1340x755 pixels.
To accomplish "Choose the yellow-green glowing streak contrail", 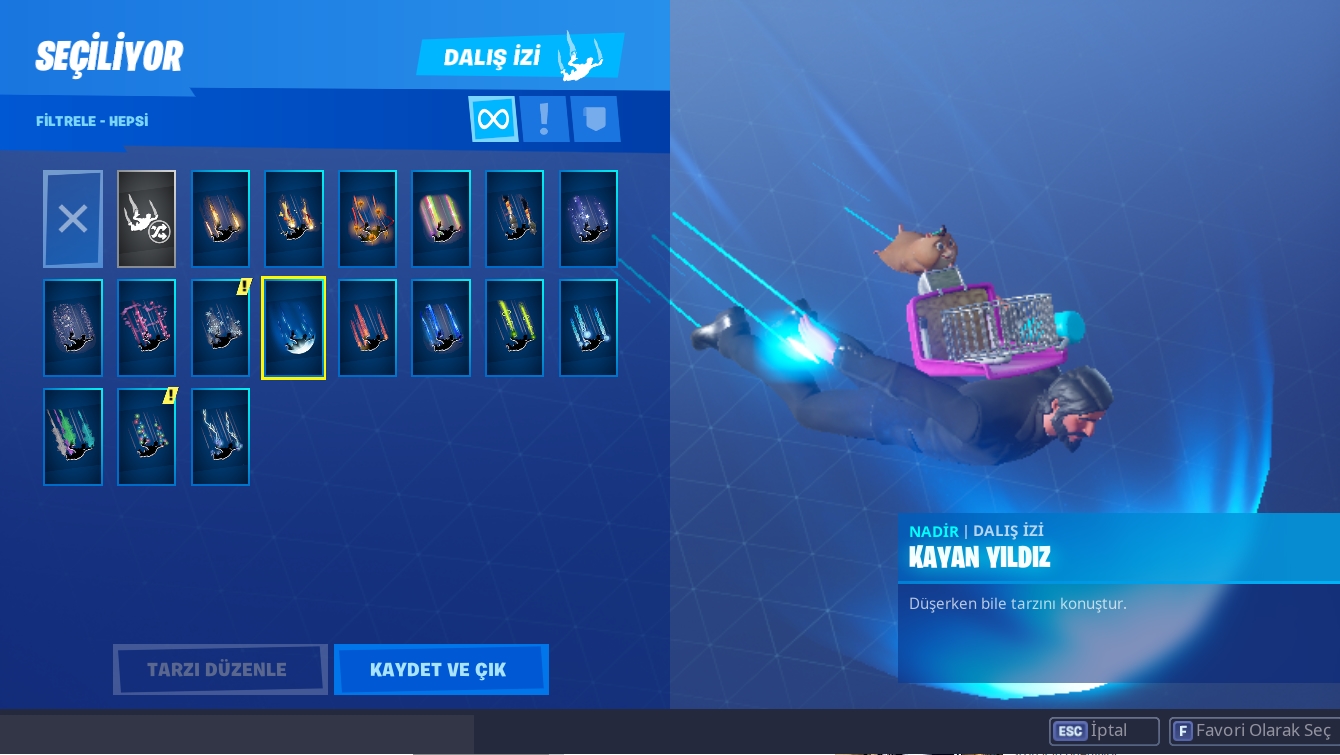I will click(x=515, y=329).
